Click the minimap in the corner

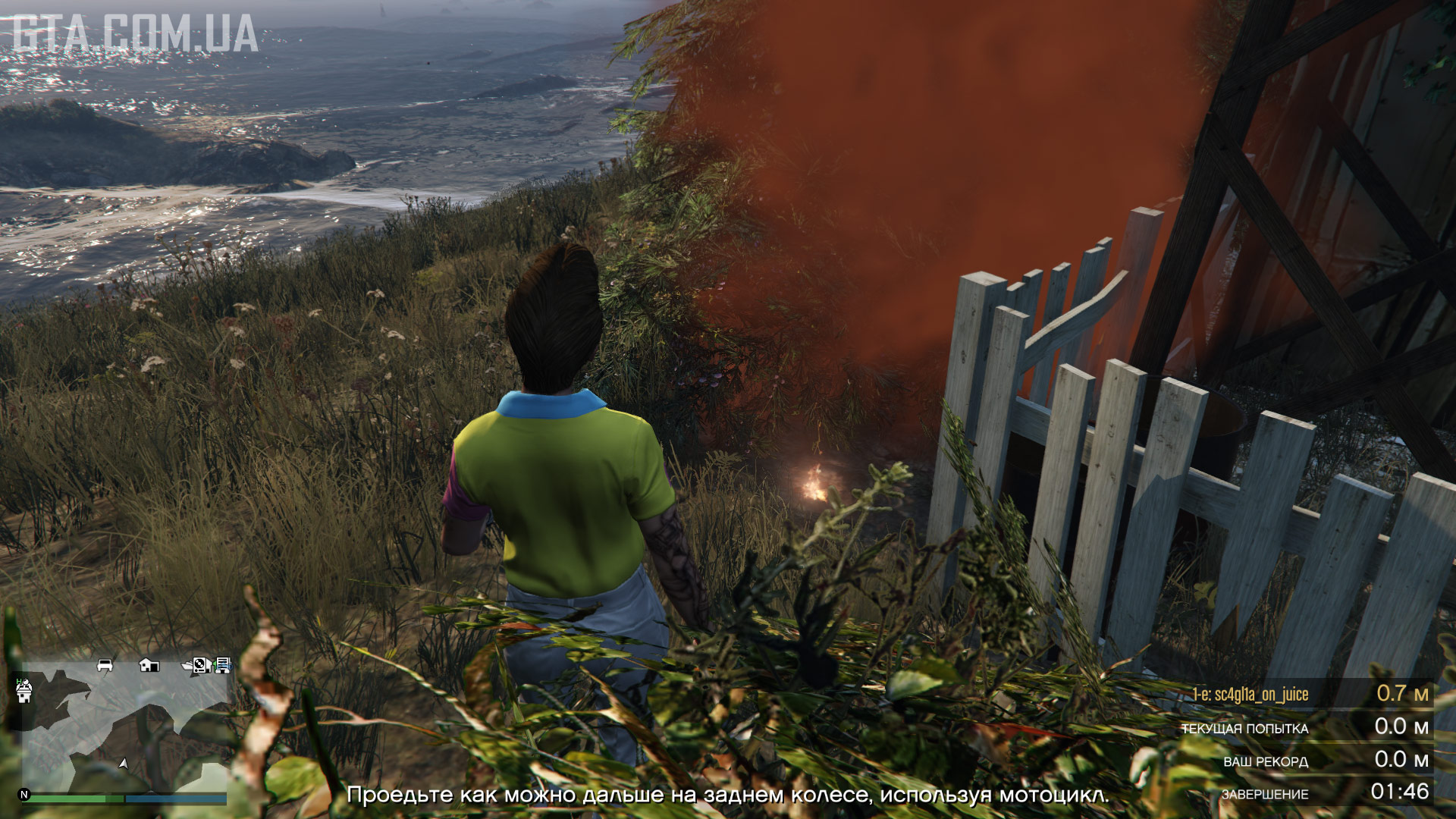click(x=125, y=724)
